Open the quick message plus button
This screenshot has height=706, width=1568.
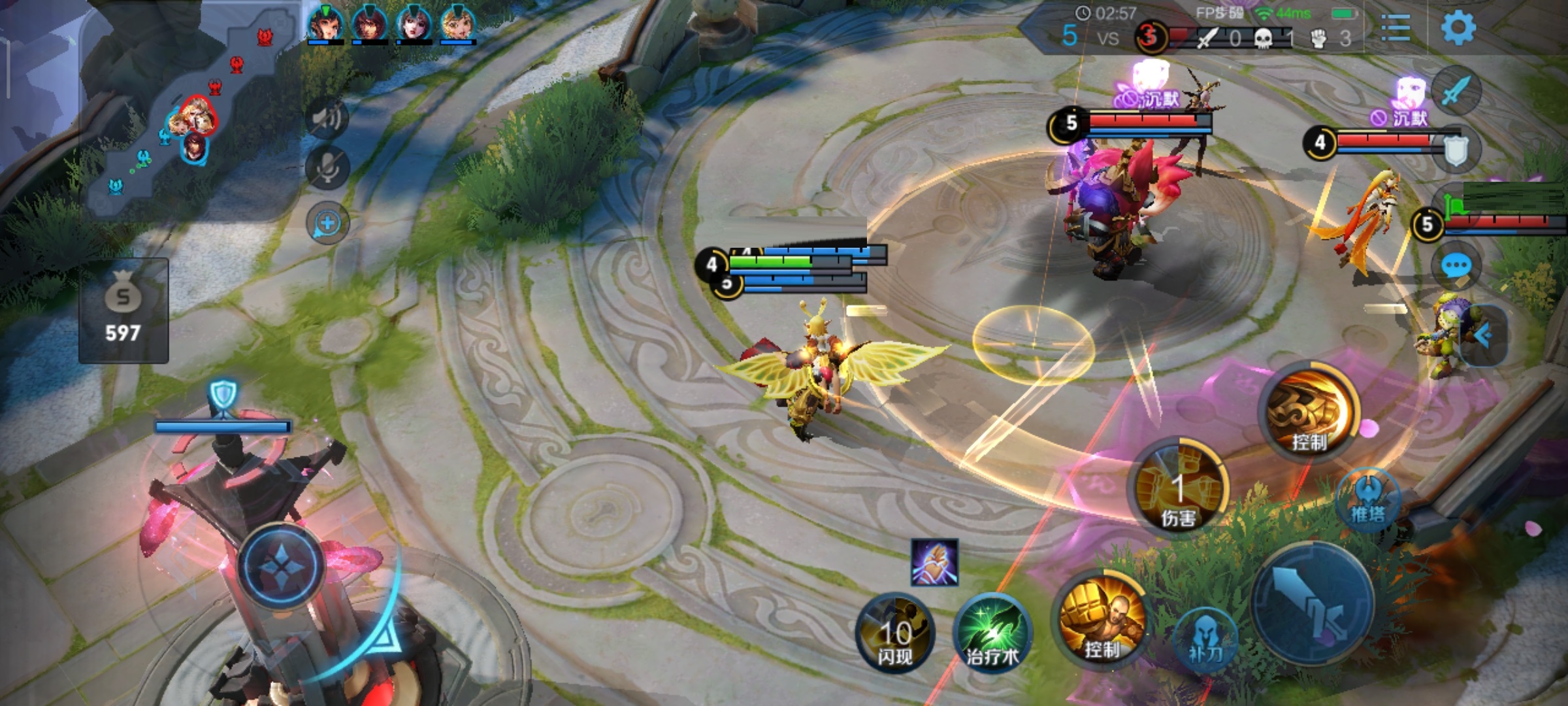coord(327,224)
